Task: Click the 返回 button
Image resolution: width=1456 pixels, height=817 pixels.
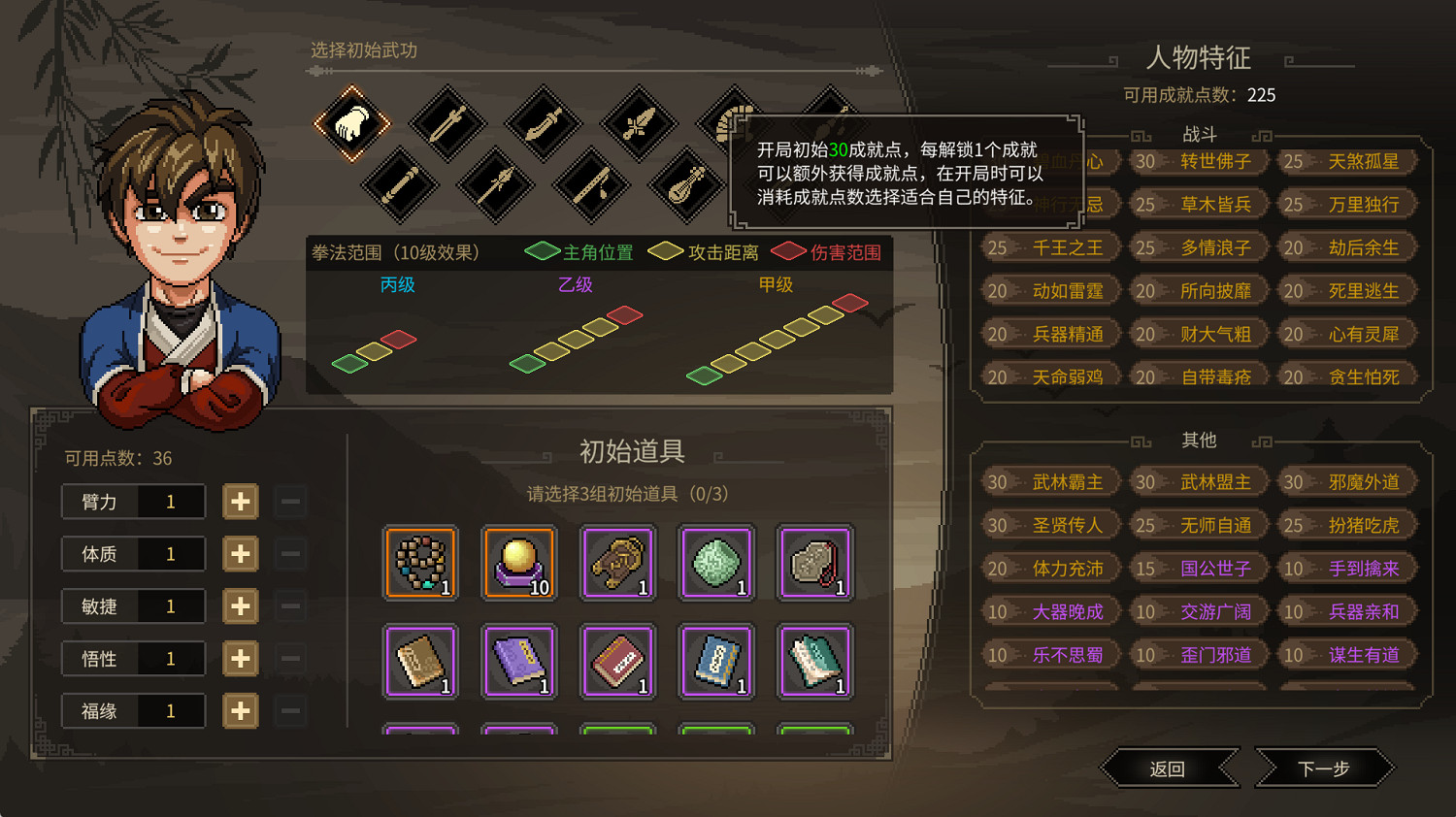Action: (x=1169, y=768)
